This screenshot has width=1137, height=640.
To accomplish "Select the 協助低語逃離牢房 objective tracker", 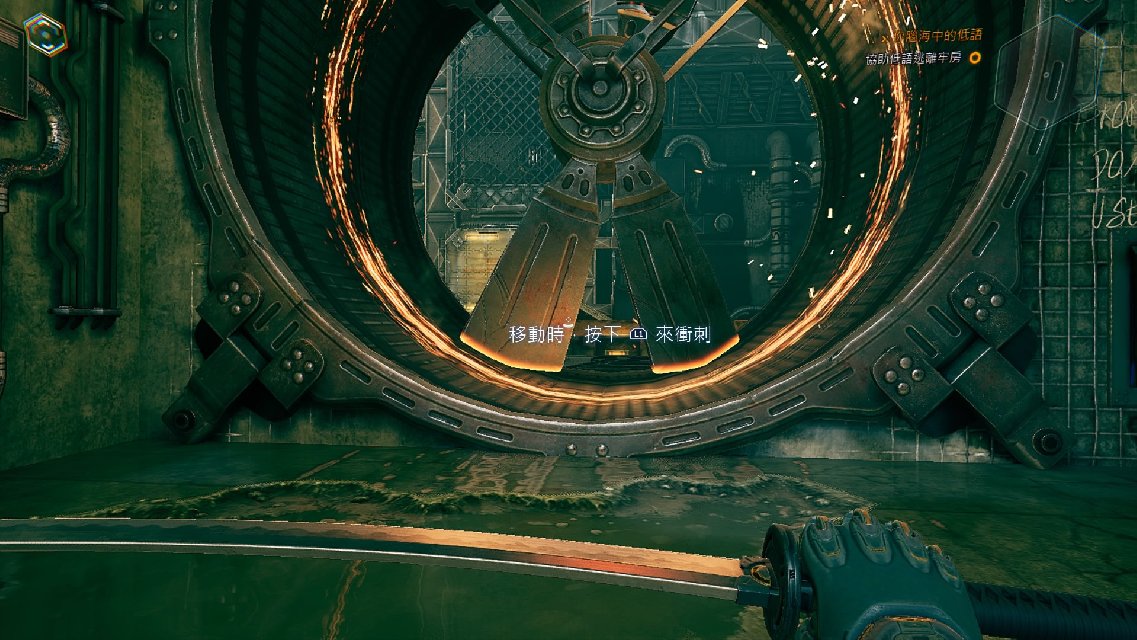I will click(913, 58).
